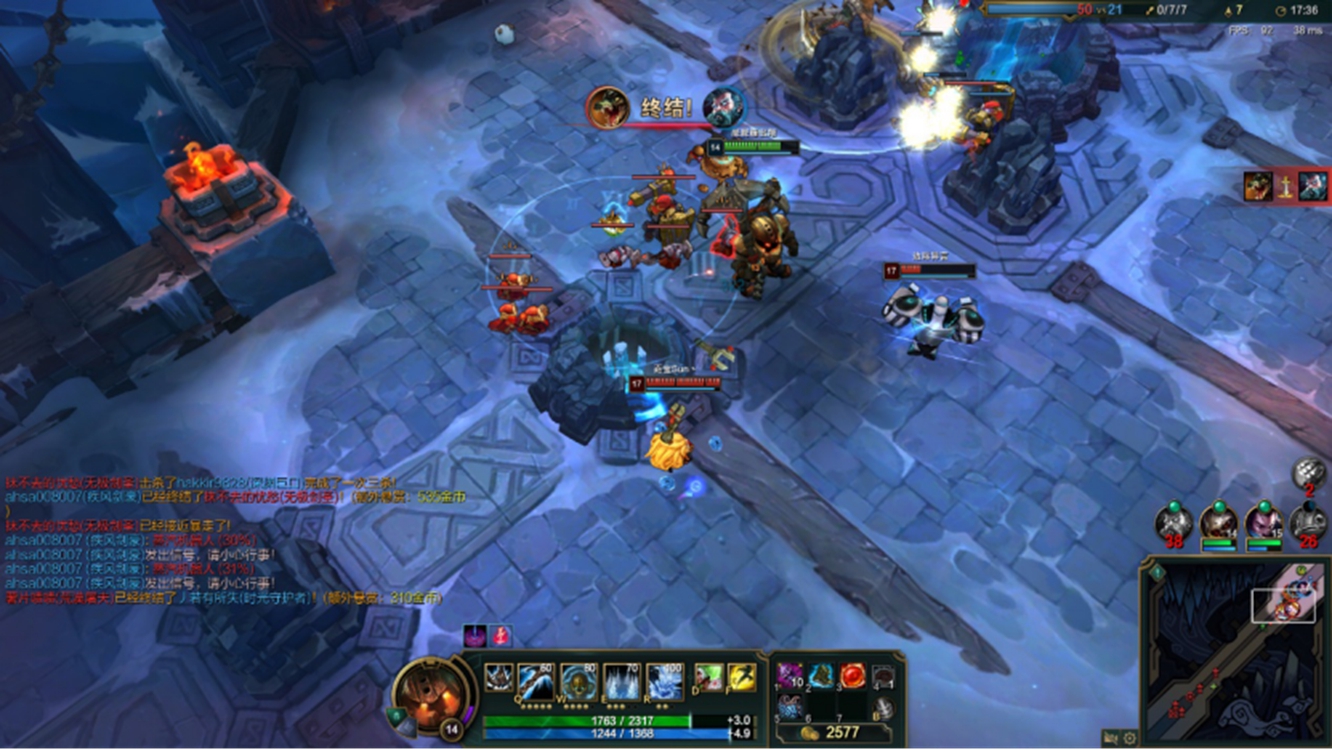Use the green summoner spell on D

click(x=708, y=678)
